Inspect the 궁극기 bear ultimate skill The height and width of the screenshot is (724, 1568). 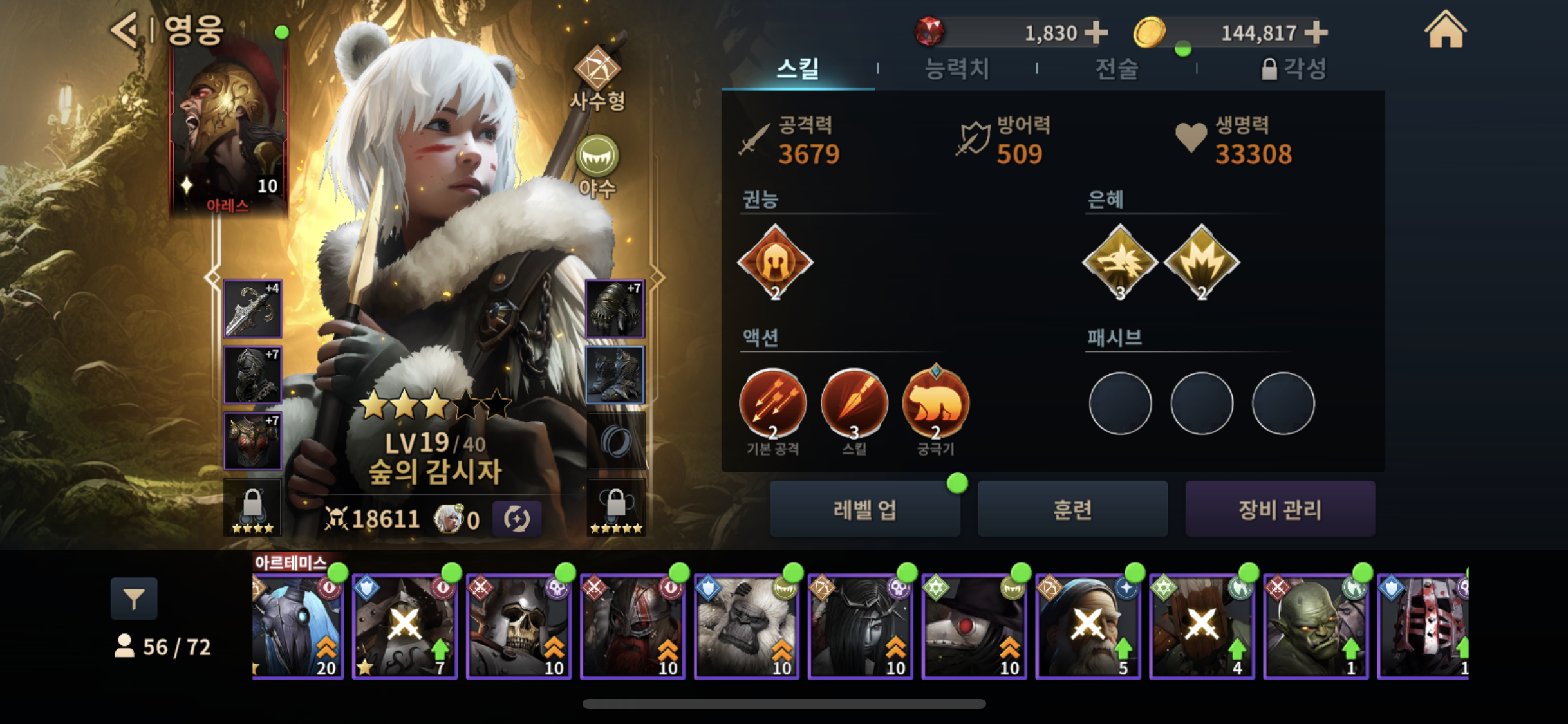coord(935,404)
